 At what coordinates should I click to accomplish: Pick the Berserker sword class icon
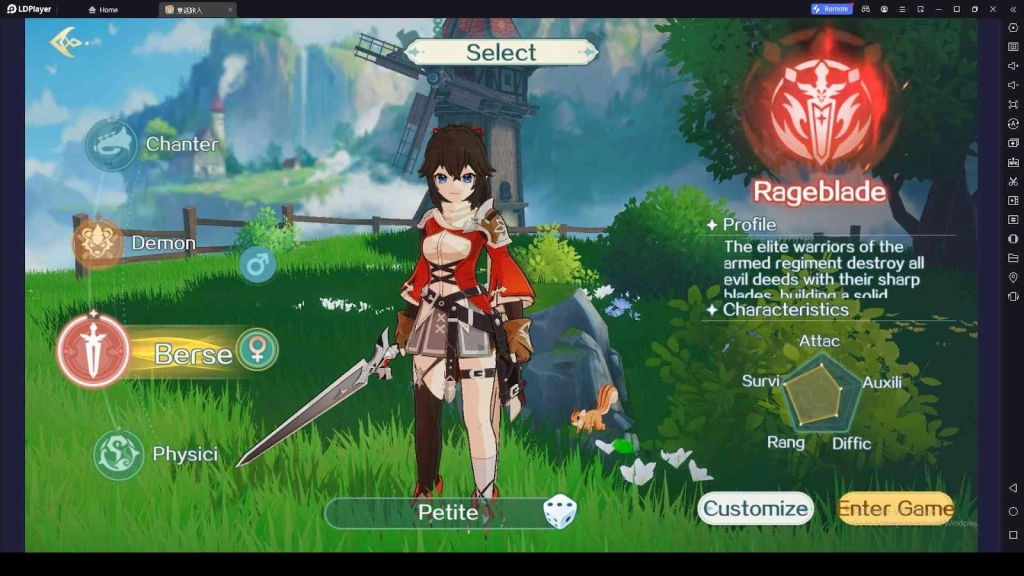93,351
